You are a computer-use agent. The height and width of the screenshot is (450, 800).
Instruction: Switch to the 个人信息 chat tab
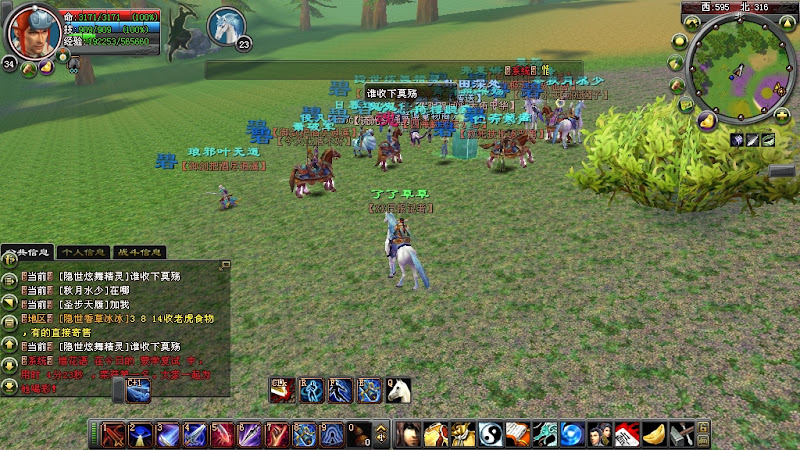(x=84, y=252)
